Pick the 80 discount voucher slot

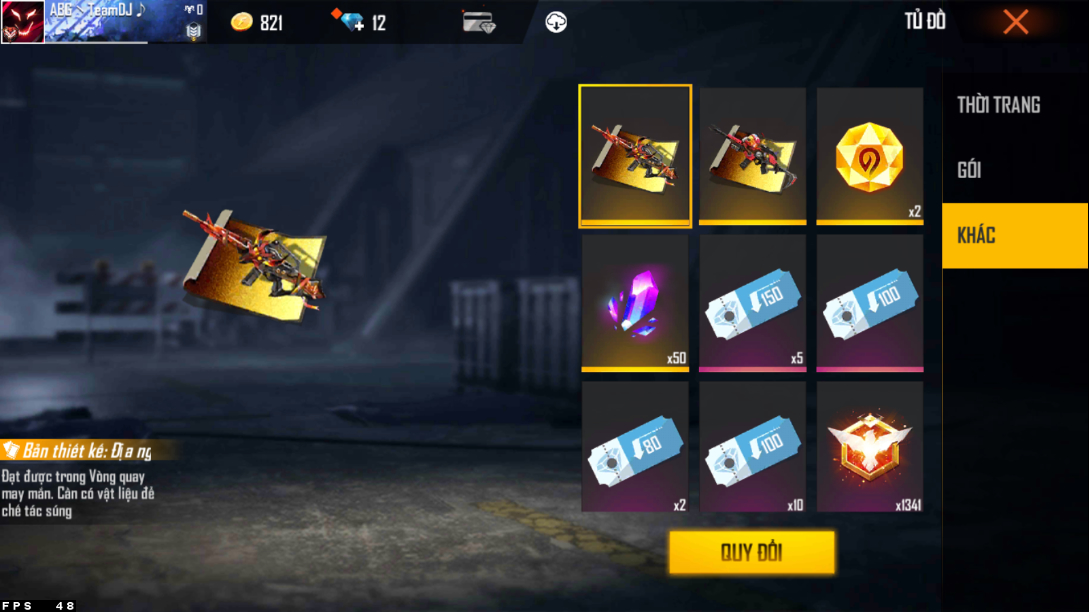point(635,446)
